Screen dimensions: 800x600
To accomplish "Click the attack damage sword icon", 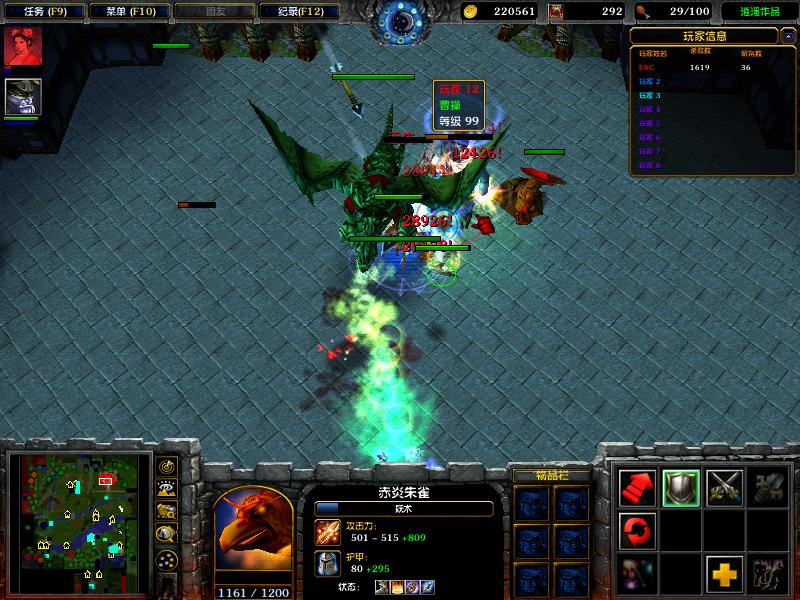I will [327, 530].
